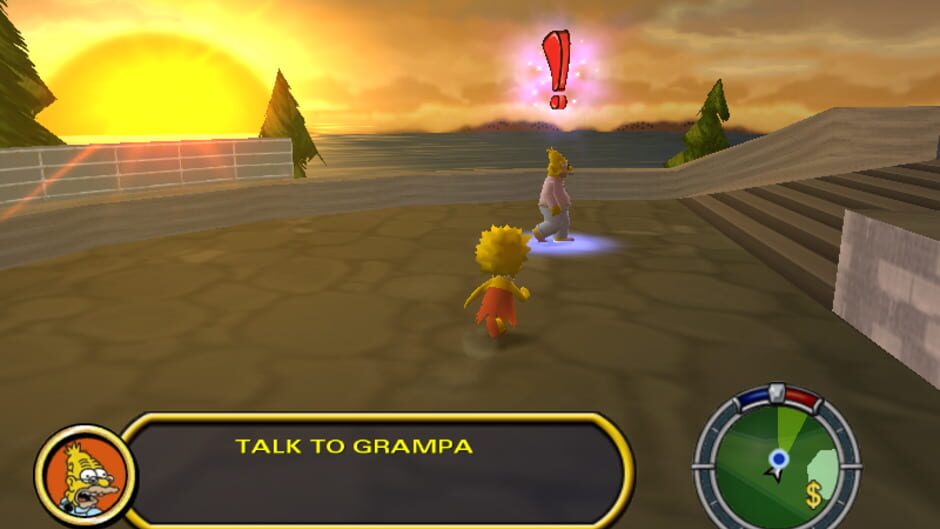Select the Talk to Grampa objective box

pyautogui.click(x=376, y=470)
